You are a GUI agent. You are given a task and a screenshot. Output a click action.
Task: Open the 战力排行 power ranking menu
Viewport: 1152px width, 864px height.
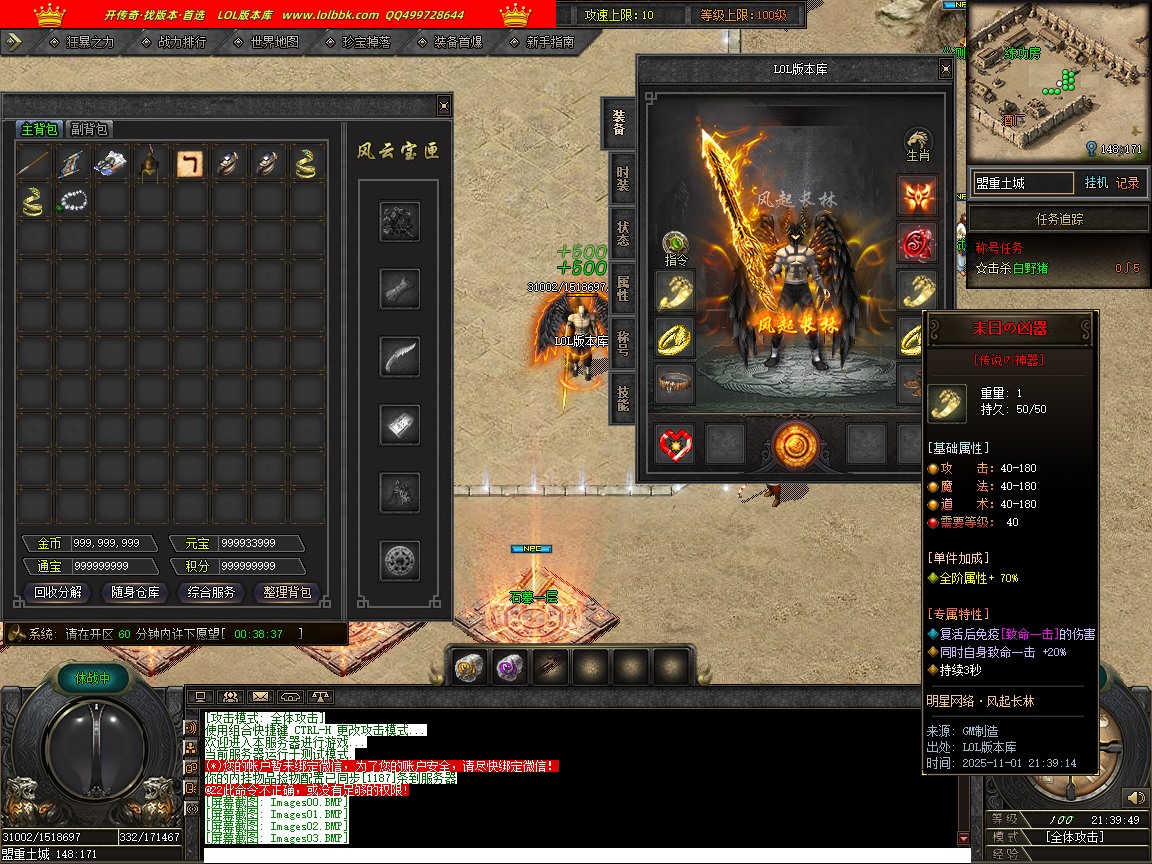click(181, 42)
